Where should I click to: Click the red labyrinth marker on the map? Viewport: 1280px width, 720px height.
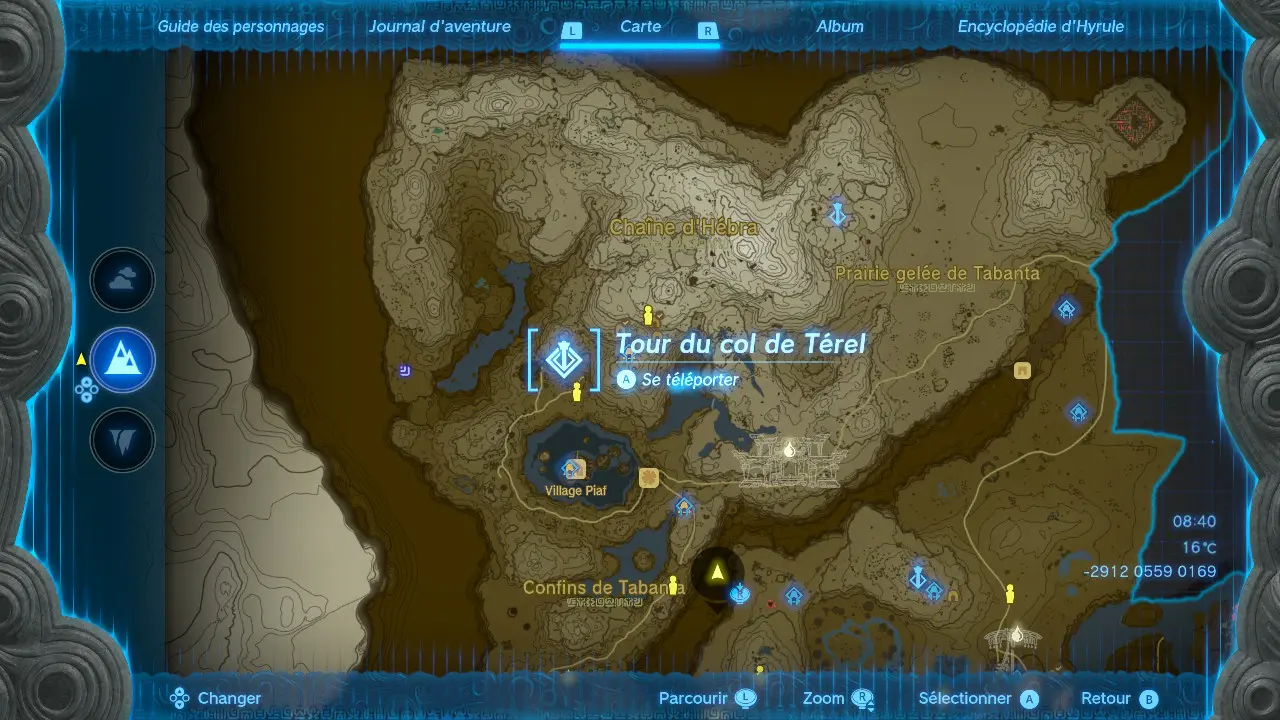coord(1134,121)
